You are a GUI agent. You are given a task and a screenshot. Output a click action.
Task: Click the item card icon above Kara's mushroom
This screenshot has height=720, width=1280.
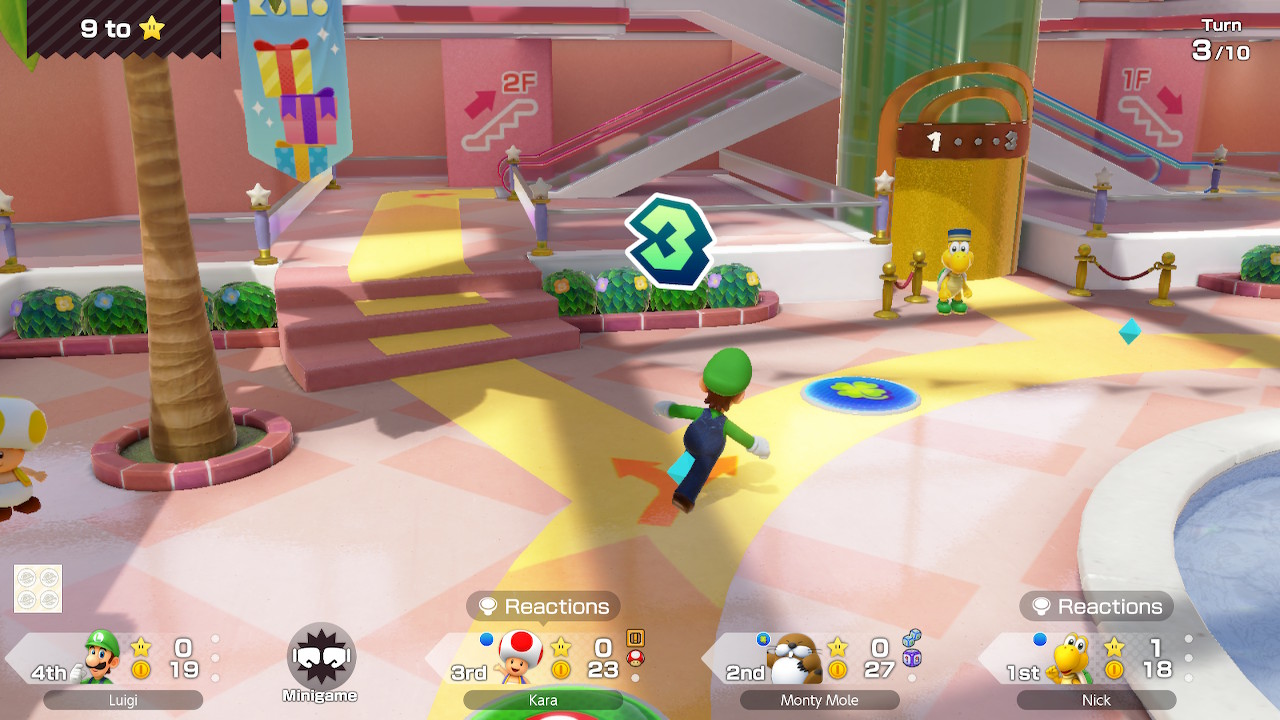pyautogui.click(x=637, y=637)
